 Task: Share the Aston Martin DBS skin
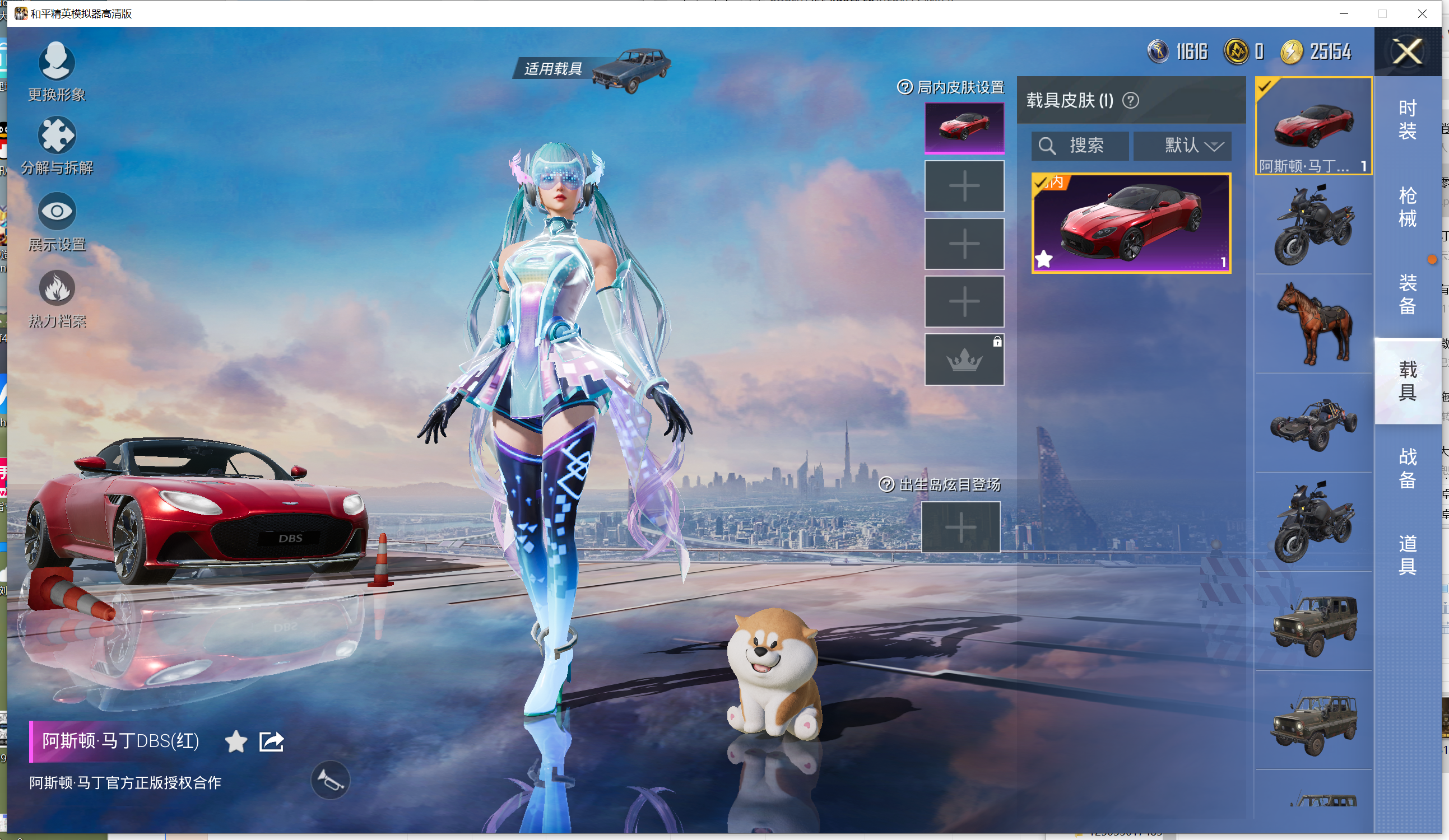coord(271,742)
